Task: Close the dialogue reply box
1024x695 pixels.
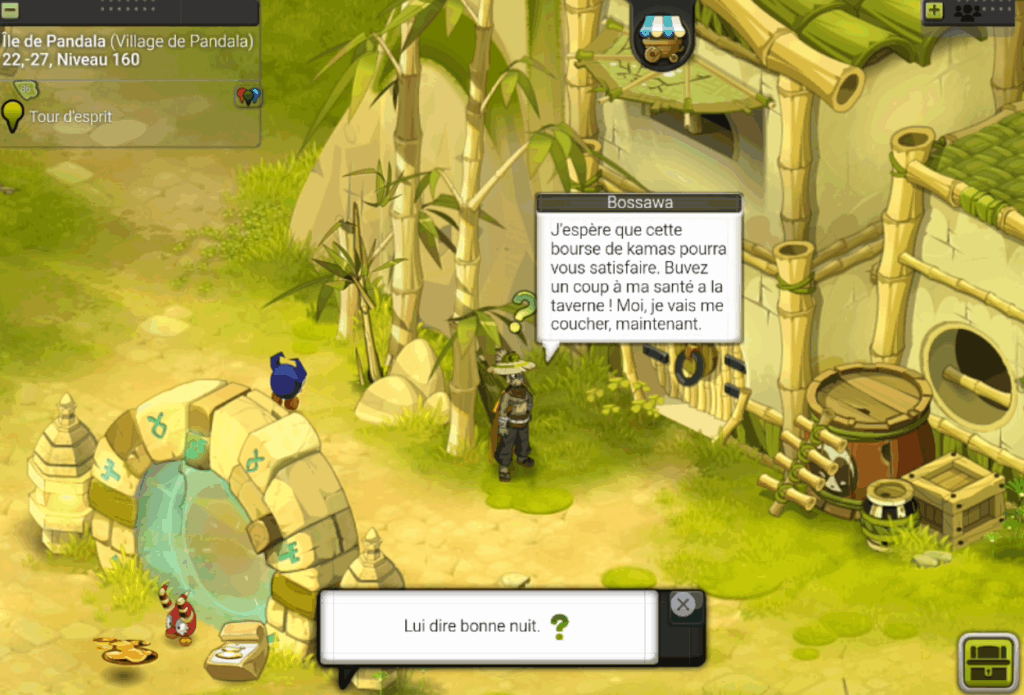Action: coord(683,604)
